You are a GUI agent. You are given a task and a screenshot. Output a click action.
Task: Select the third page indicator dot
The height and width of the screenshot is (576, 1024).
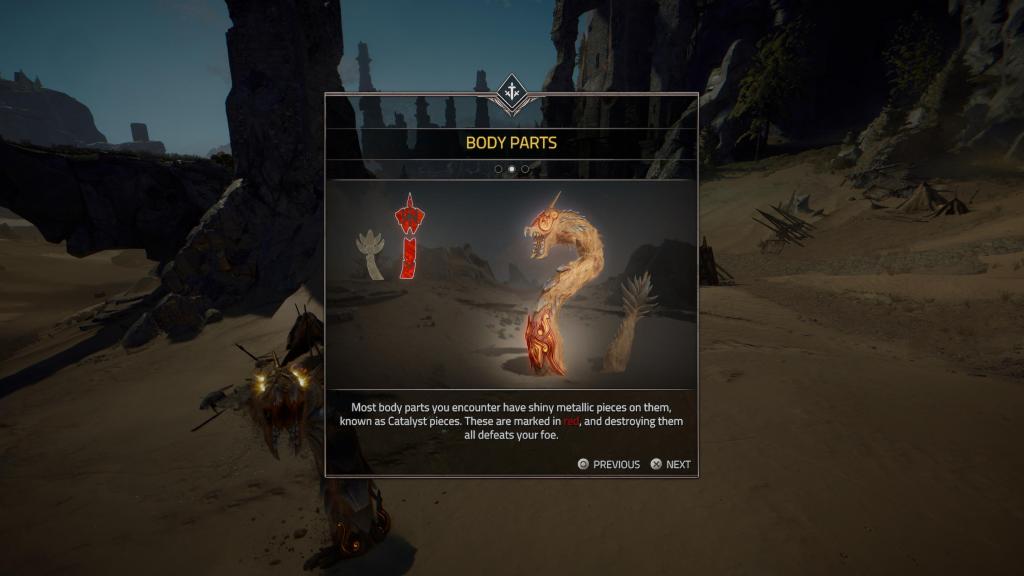525,169
